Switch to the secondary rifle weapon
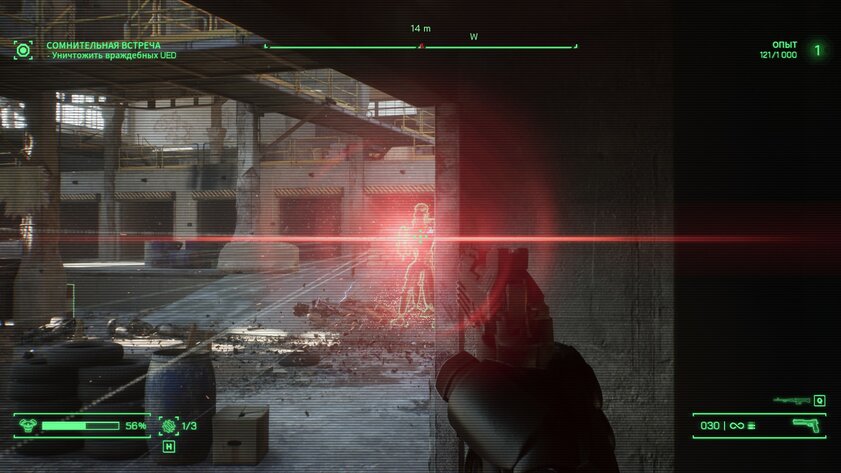 pos(791,400)
